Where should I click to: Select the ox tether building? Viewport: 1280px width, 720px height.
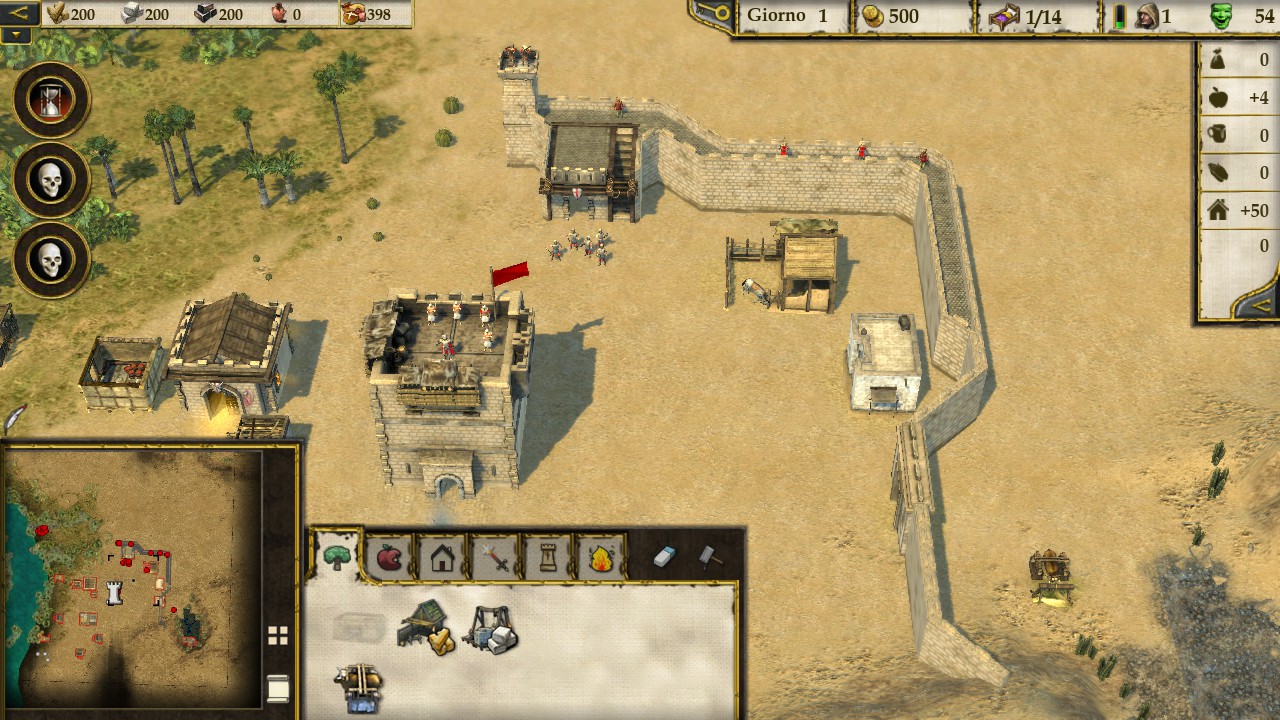(359, 687)
